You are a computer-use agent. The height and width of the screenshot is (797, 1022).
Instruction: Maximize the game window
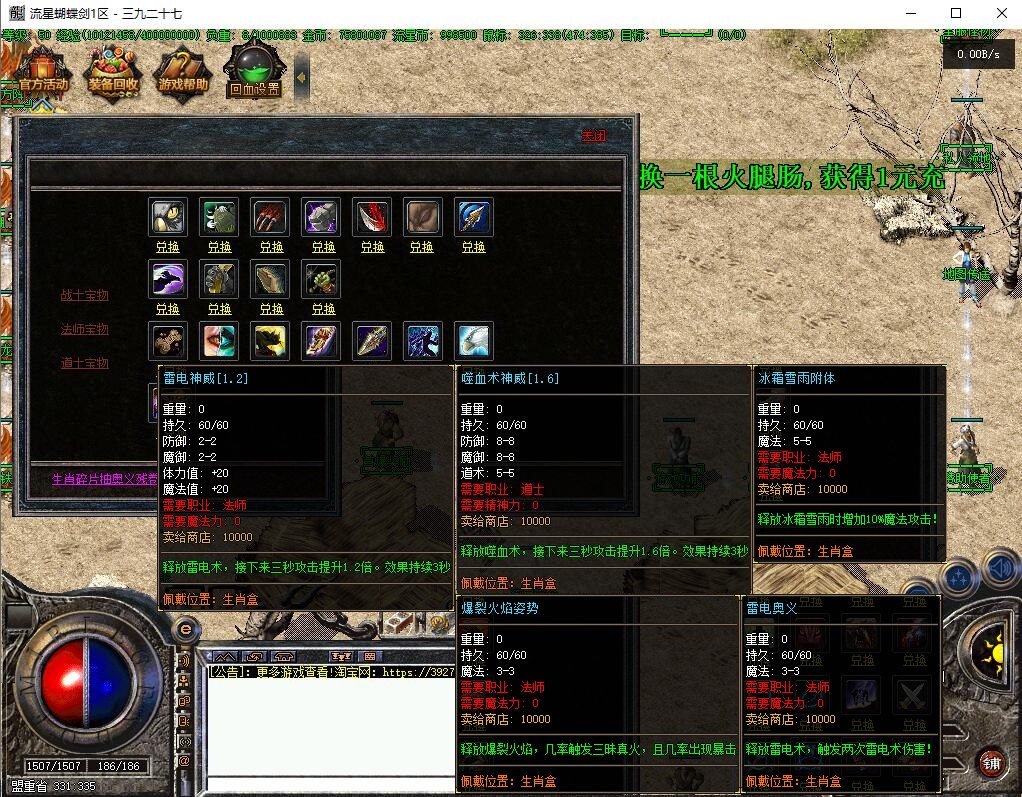956,13
